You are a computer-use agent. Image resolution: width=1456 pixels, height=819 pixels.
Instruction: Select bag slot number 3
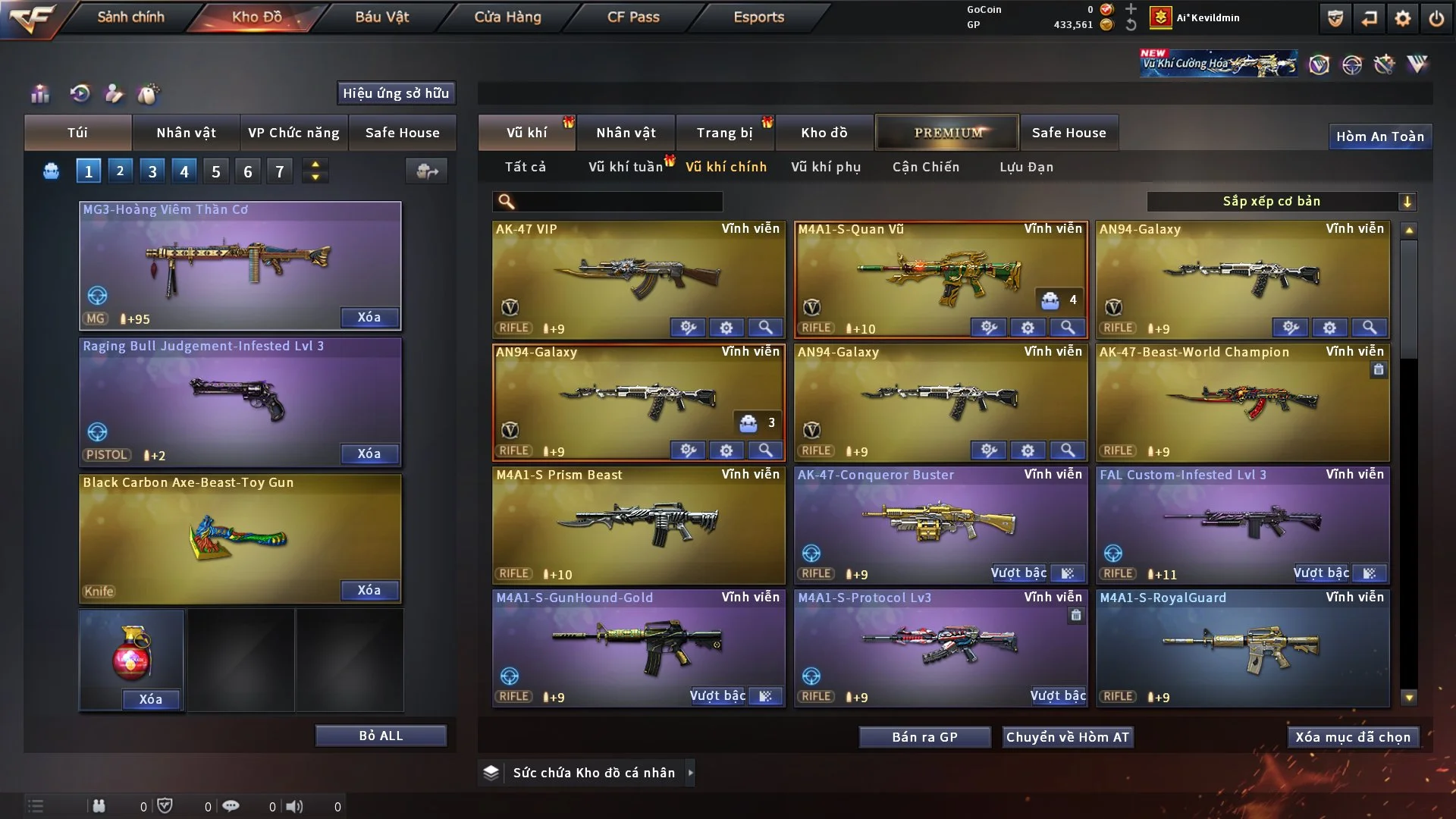point(152,171)
